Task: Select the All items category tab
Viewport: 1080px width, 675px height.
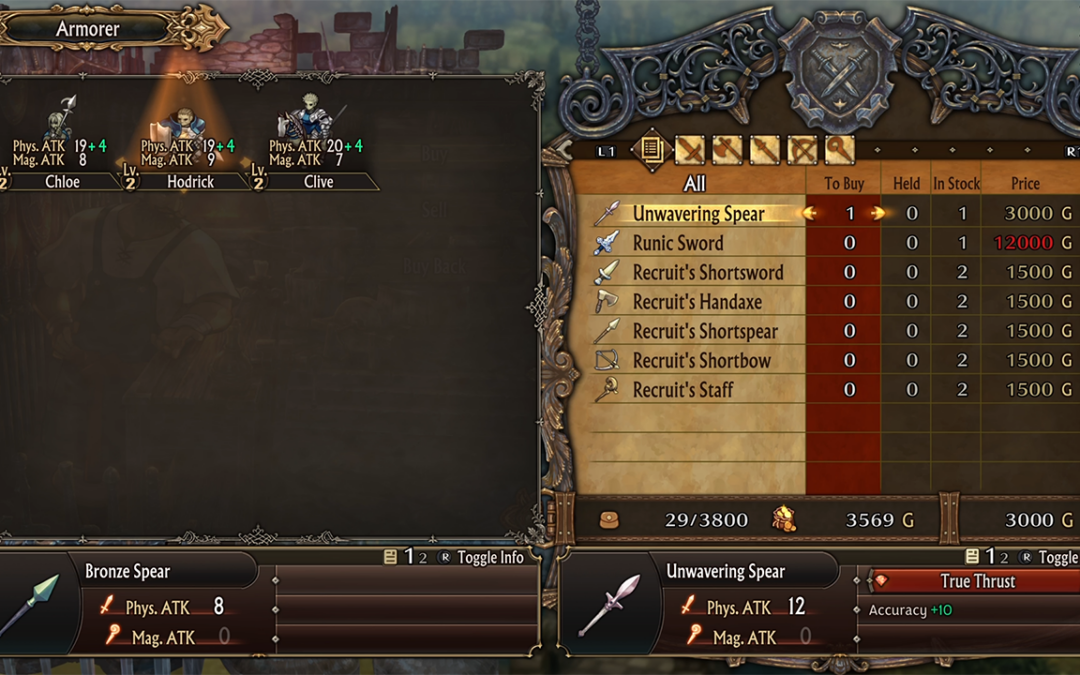Action: pos(651,150)
